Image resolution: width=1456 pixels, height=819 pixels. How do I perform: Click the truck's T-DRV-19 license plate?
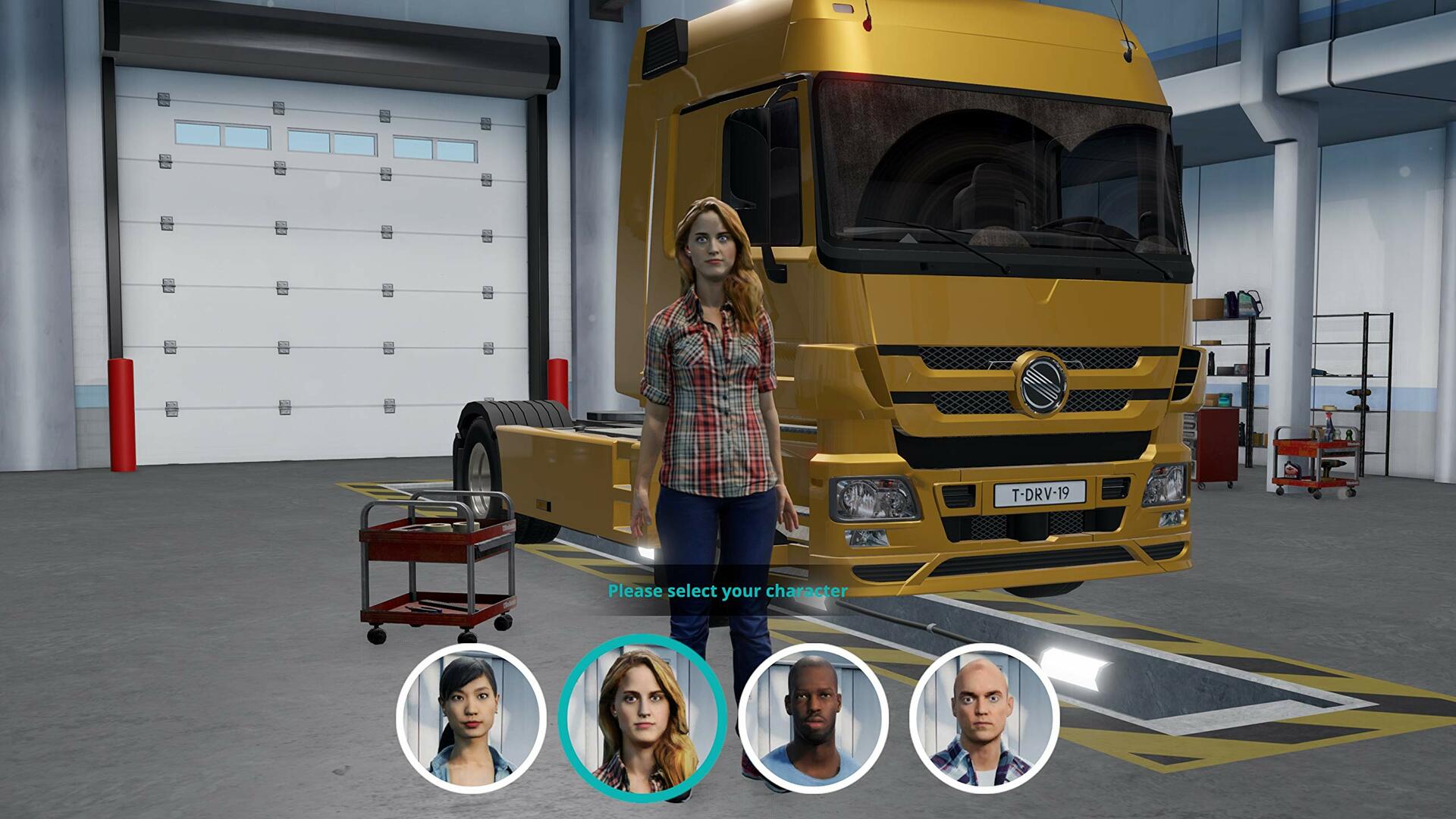click(1038, 492)
